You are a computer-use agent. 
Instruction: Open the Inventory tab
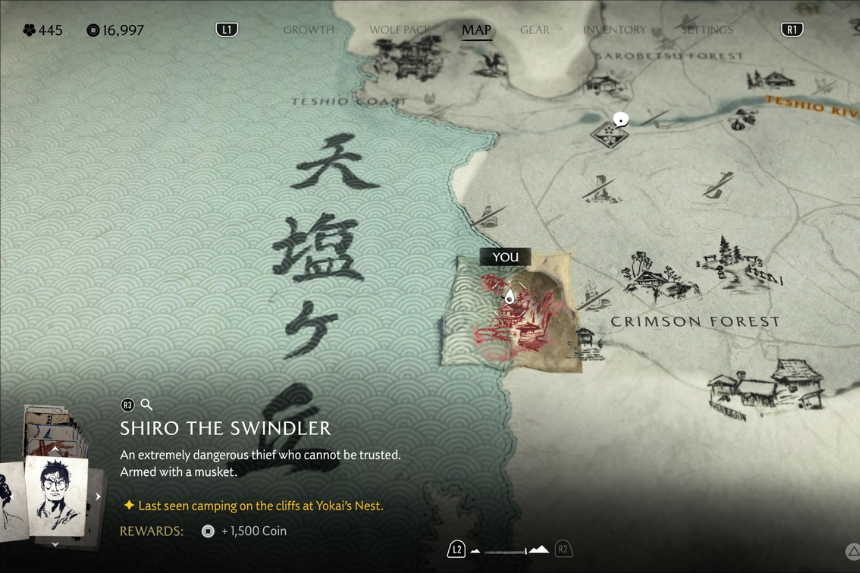(x=614, y=30)
